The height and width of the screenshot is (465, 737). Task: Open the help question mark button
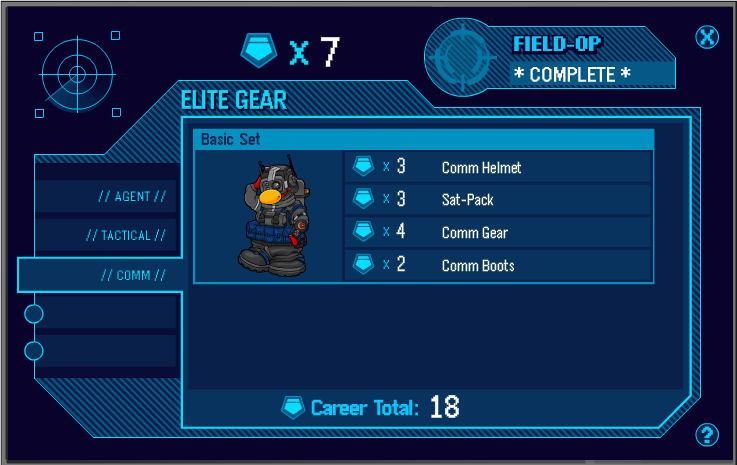(707, 434)
